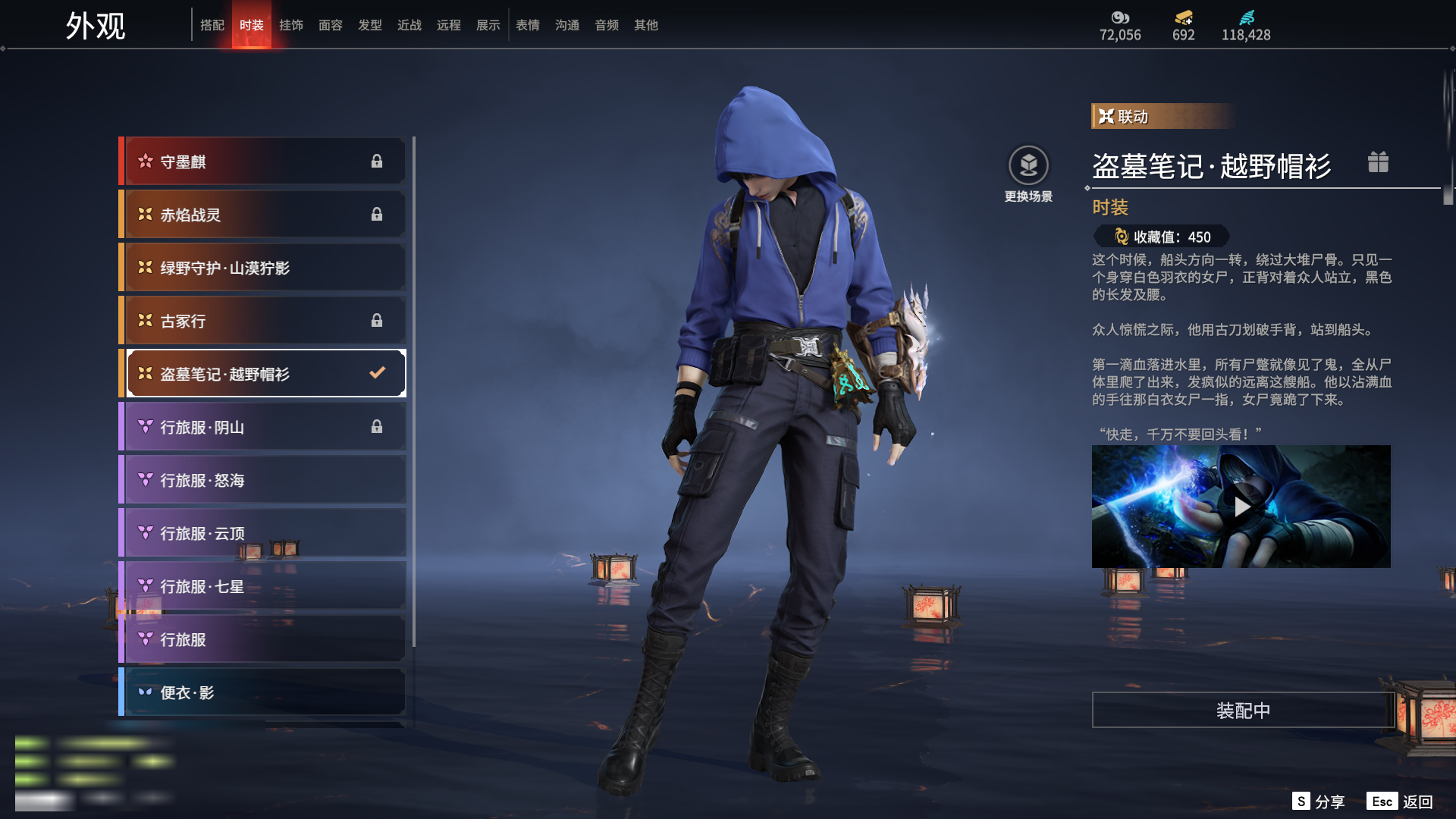The height and width of the screenshot is (819, 1456).
Task: Pick the 古冢行 outfit
Action: pos(262,321)
